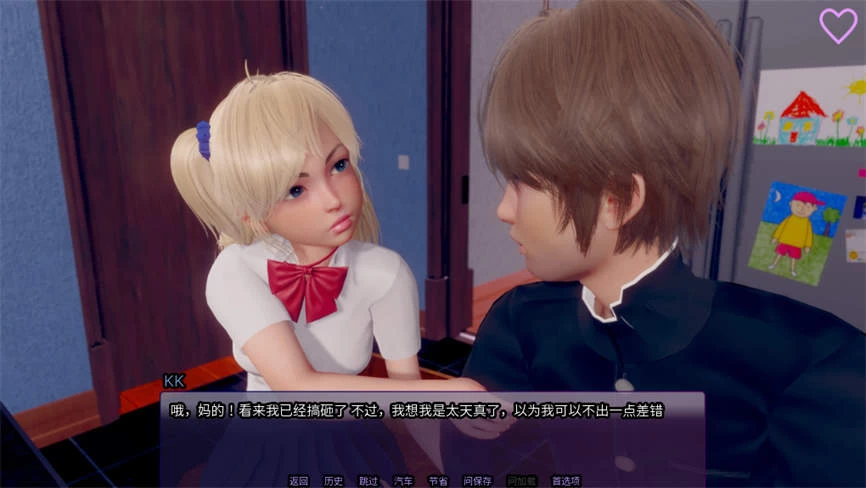Toggle 汽车 (Auto) mode

pyautogui.click(x=403, y=481)
